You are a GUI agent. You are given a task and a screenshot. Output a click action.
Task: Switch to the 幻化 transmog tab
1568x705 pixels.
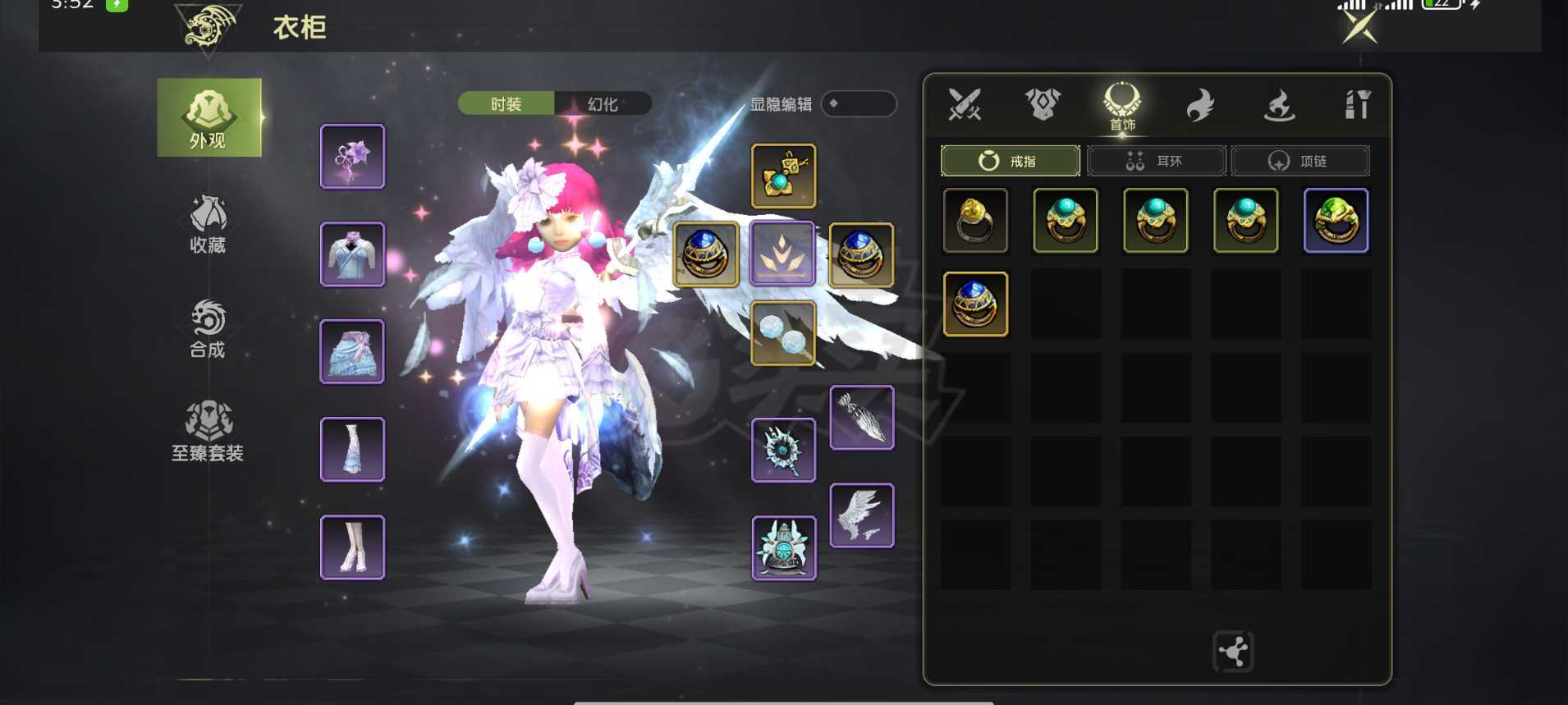(603, 104)
